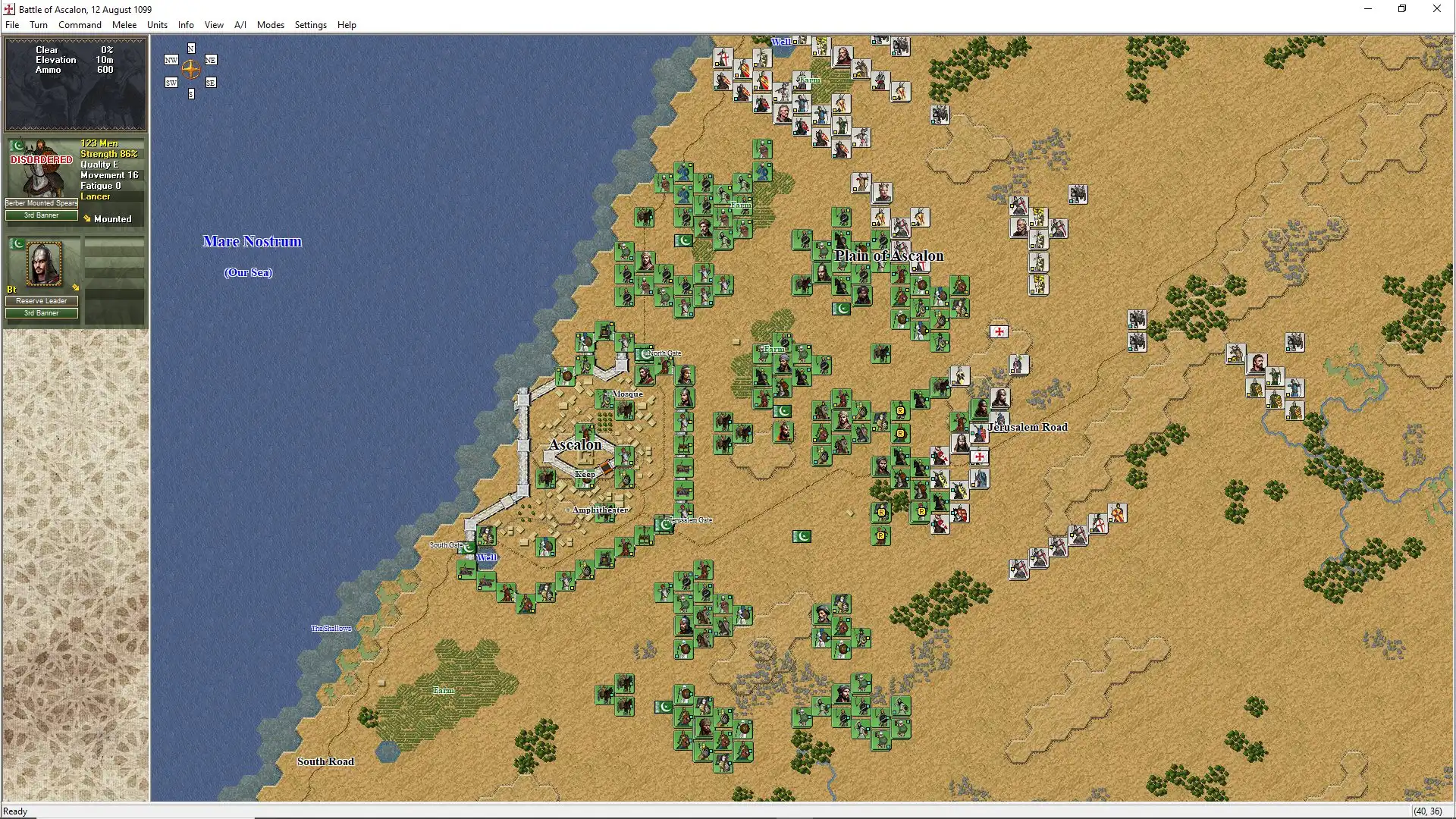The image size is (1456, 819).
Task: Toggle the Mounted status hand icon
Action: point(87,218)
